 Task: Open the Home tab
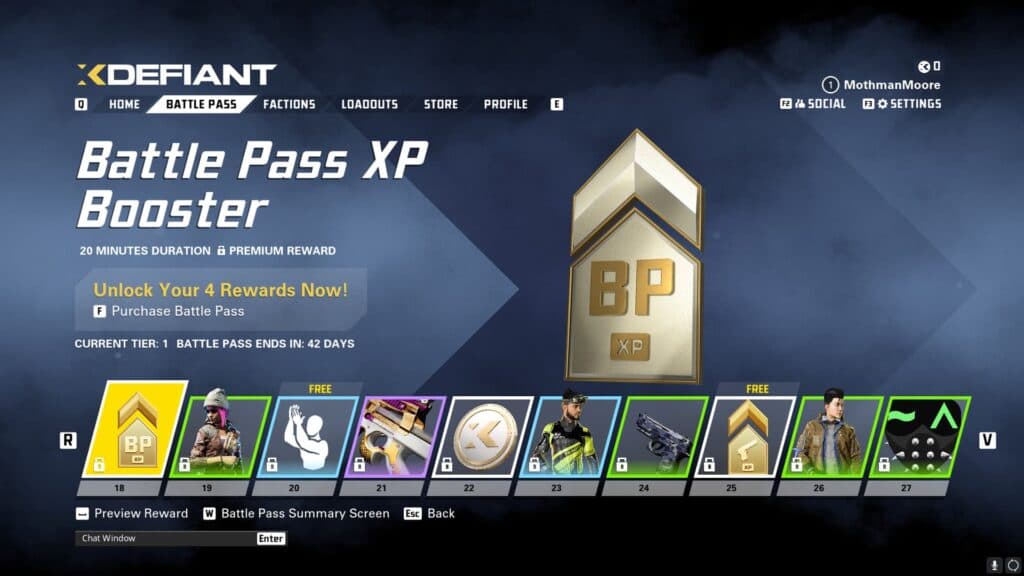pyautogui.click(x=124, y=104)
